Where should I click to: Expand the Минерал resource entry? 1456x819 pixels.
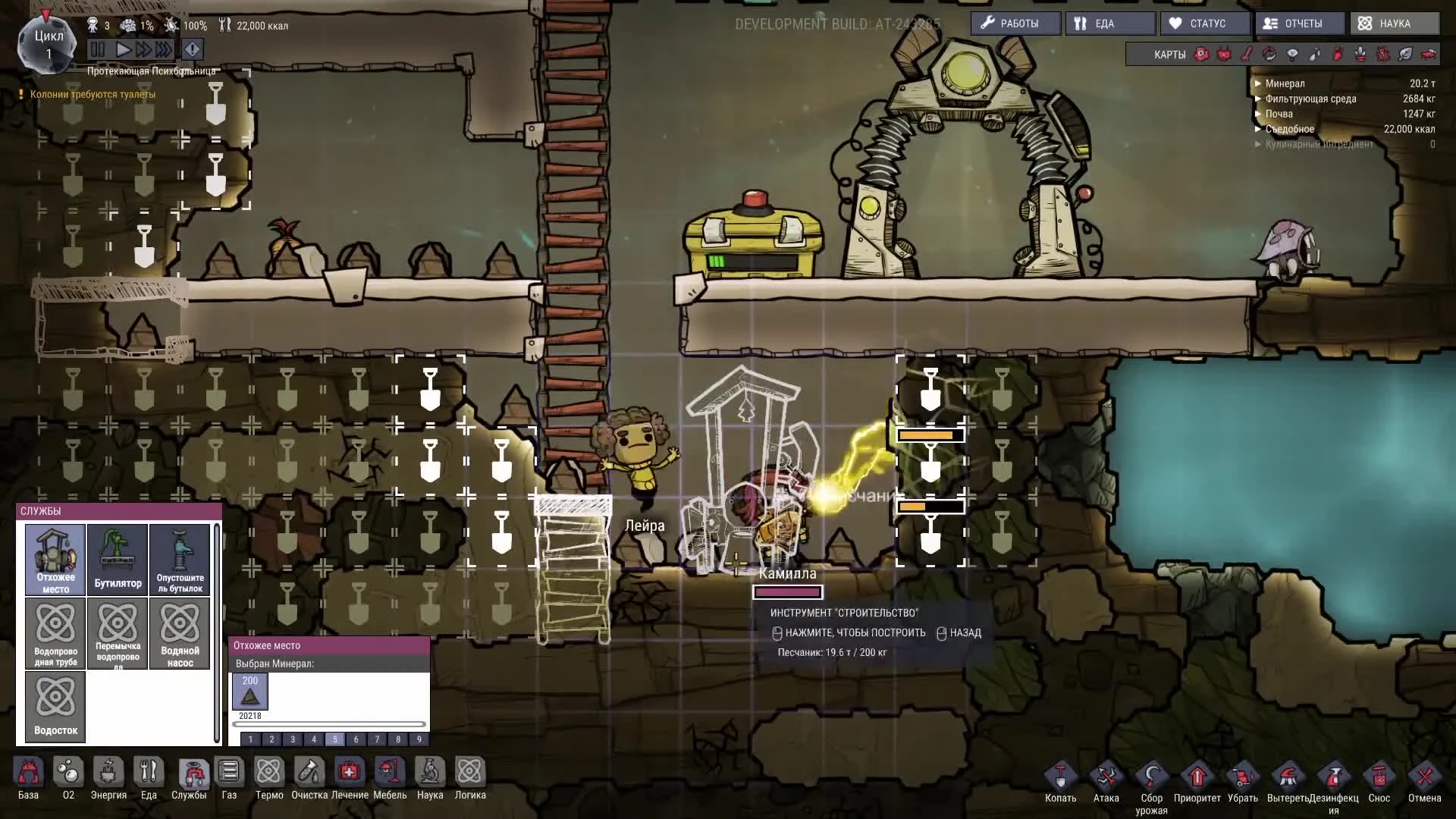[x=1258, y=83]
